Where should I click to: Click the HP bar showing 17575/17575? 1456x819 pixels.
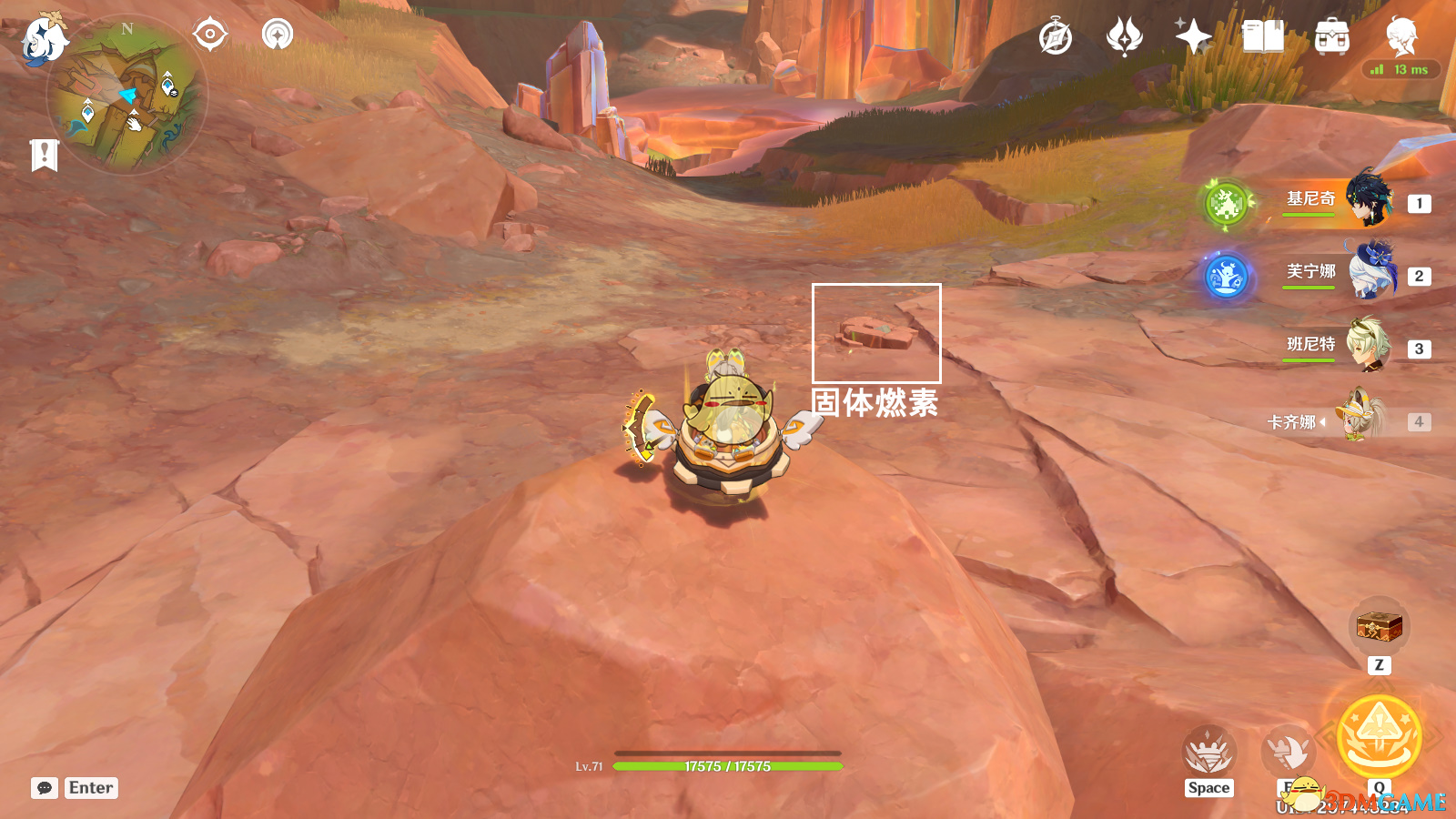728,765
